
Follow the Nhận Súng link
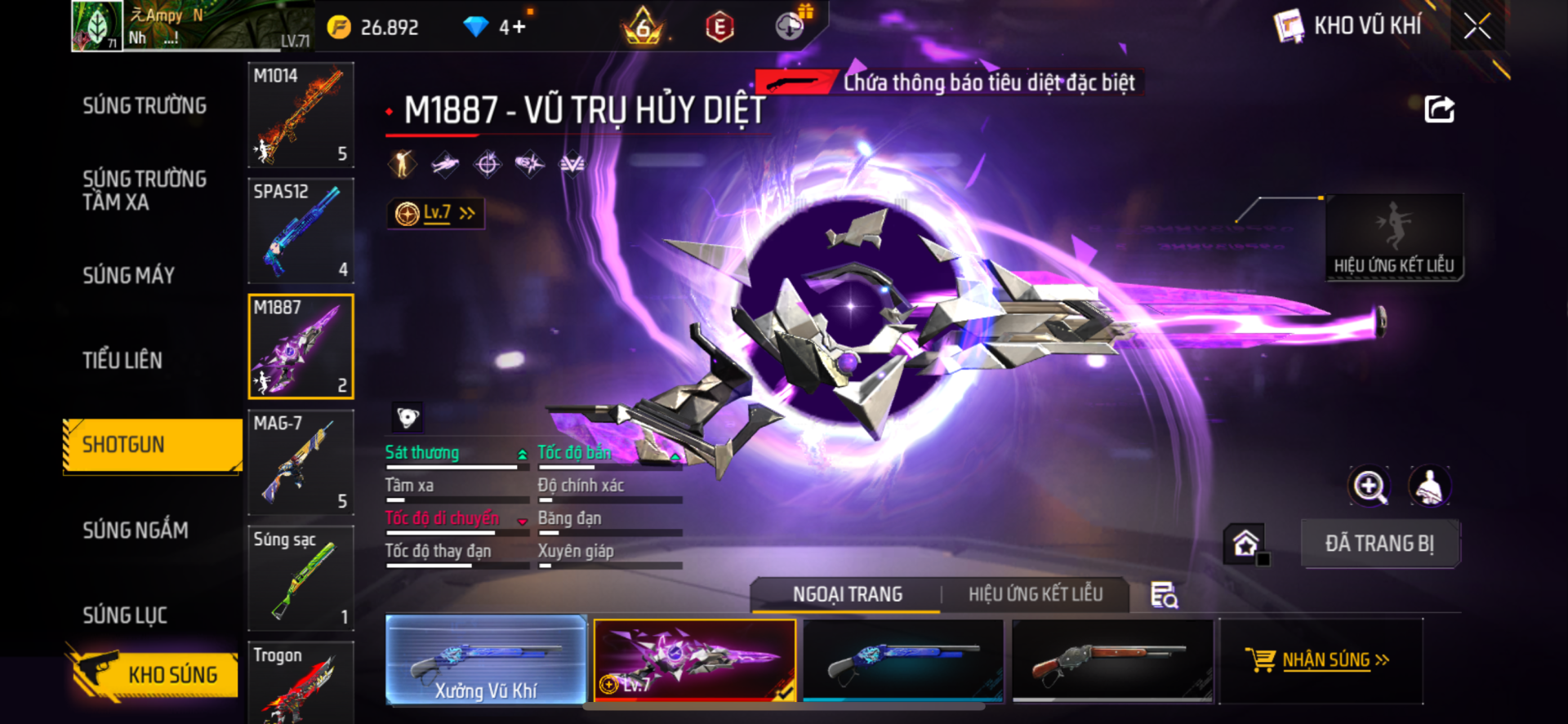(x=1325, y=660)
